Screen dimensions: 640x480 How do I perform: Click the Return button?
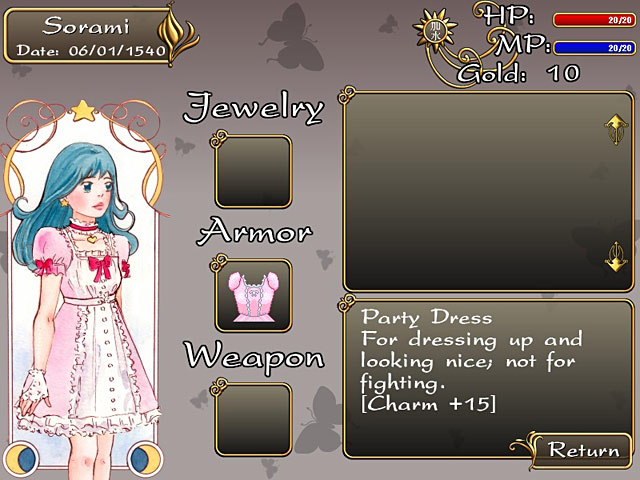[x=584, y=450]
